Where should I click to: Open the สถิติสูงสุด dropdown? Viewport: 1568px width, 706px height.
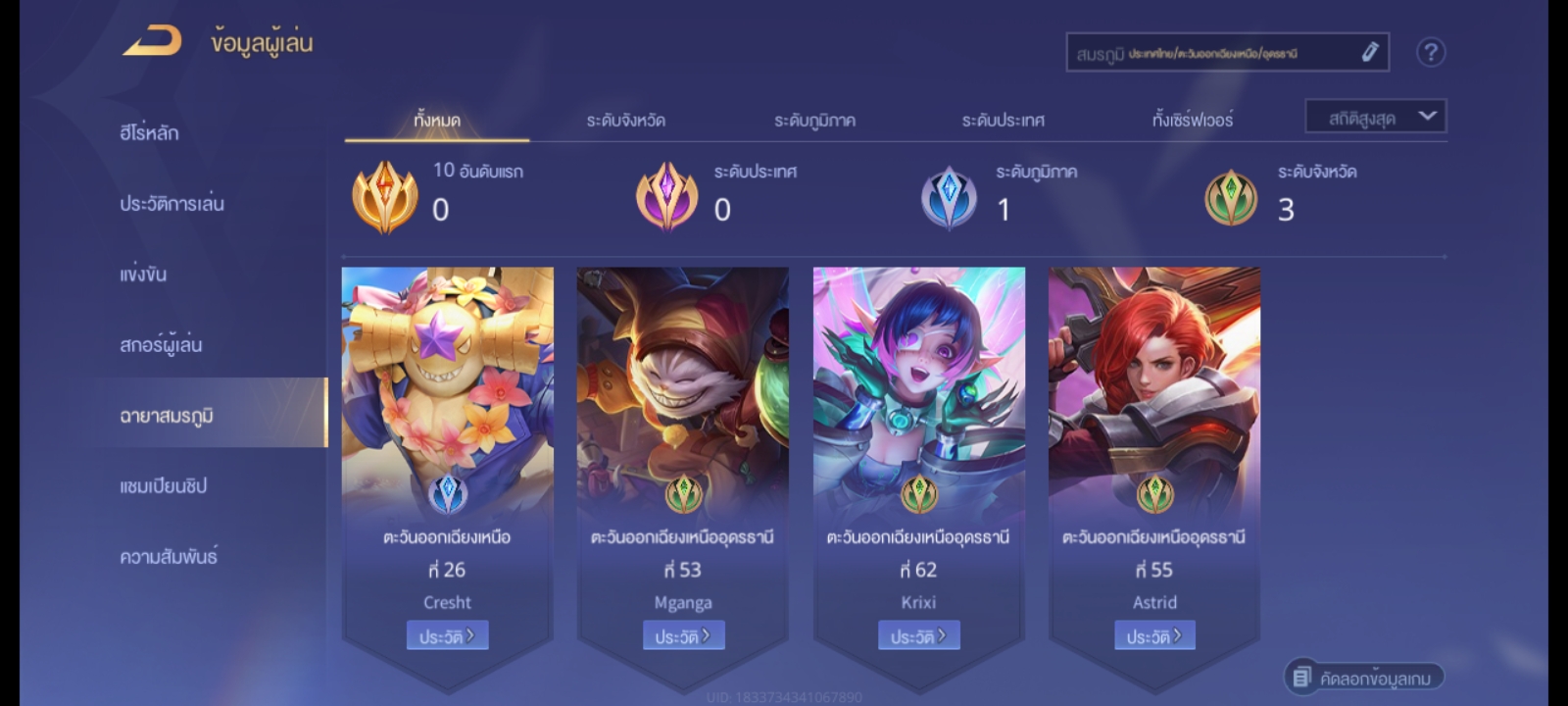[1375, 118]
